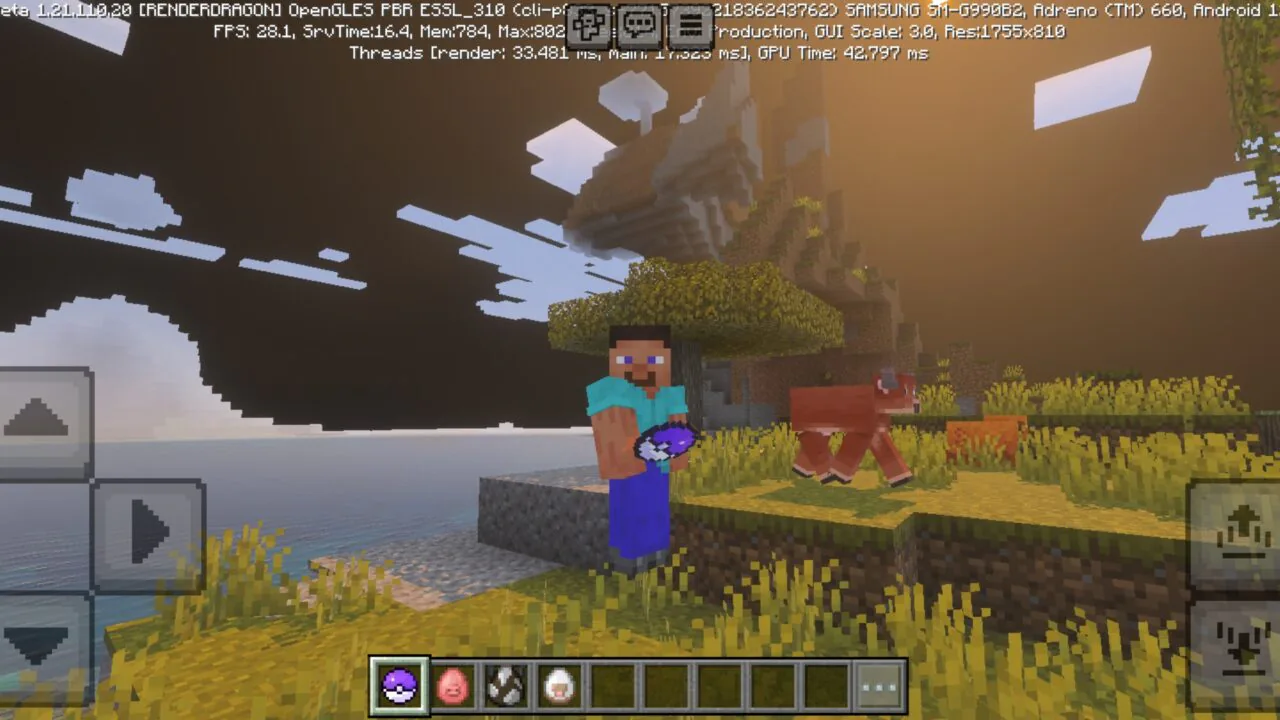Open chat using the speech bubble icon

pyautogui.click(x=638, y=26)
